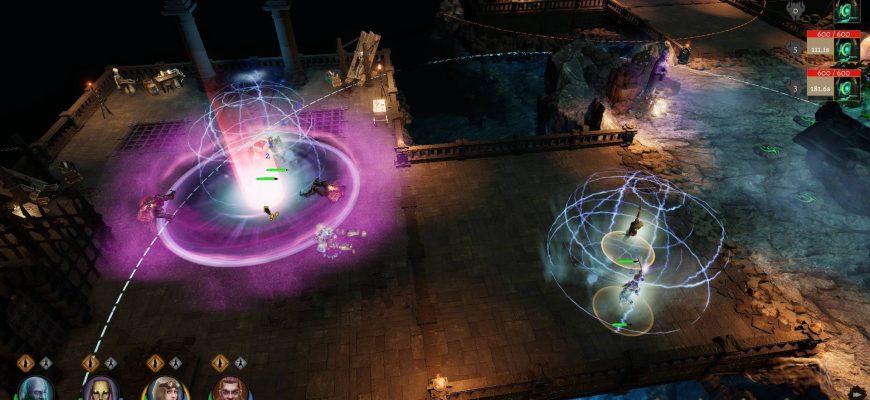870x400 pixels.
Task: Toggle the orange stance icon above the dwarf portrait
Action: (x=220, y=363)
